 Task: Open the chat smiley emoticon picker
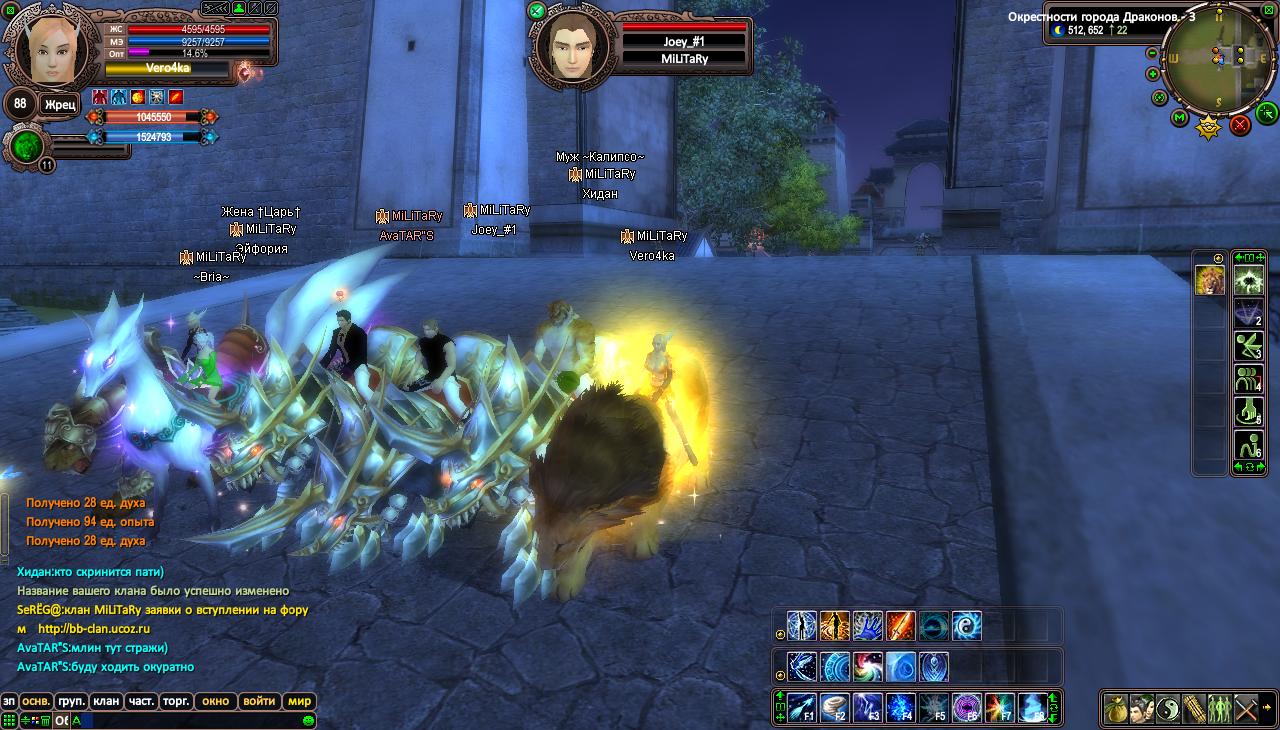tap(309, 720)
